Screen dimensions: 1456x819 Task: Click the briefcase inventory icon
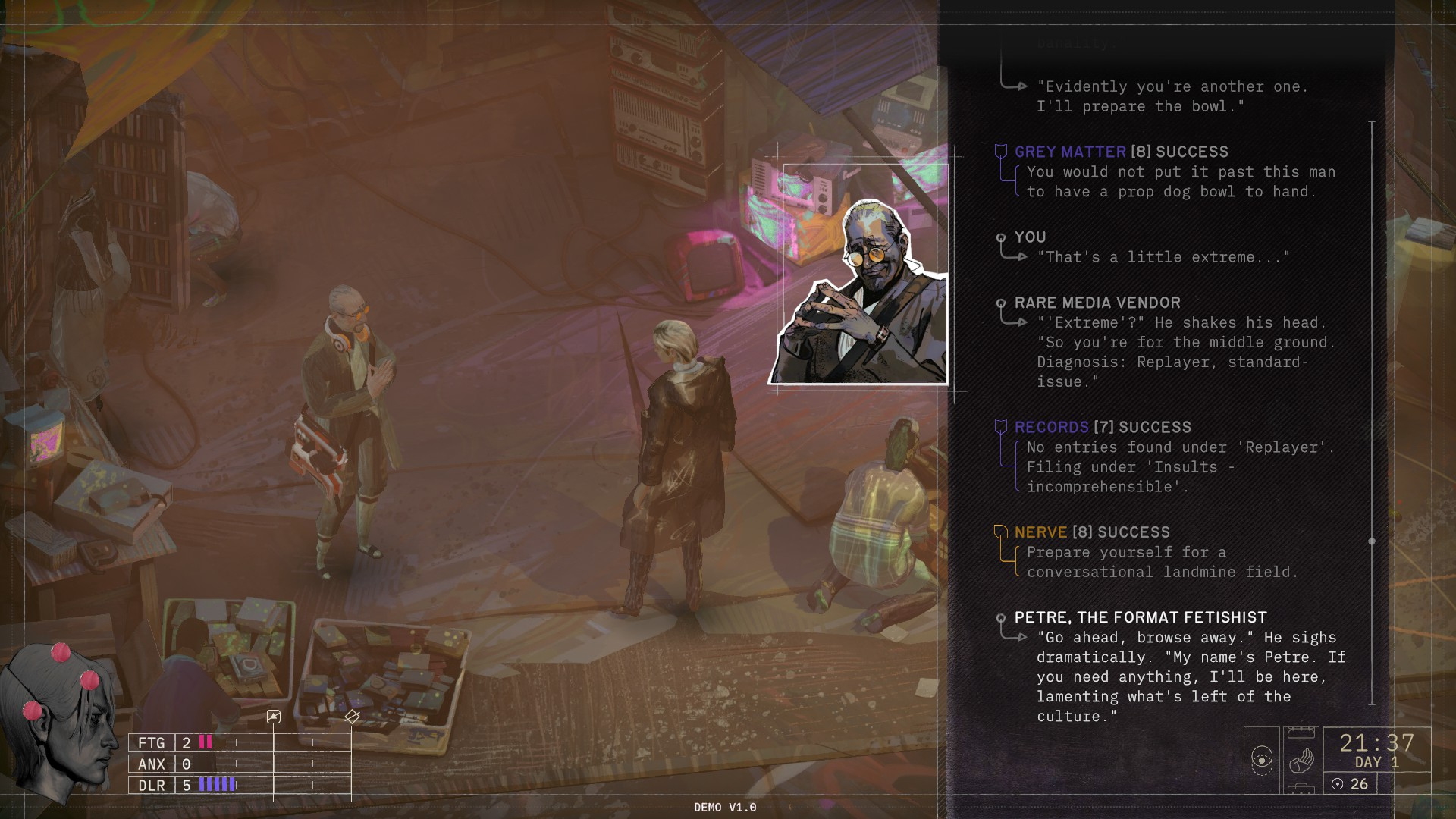[1301, 789]
